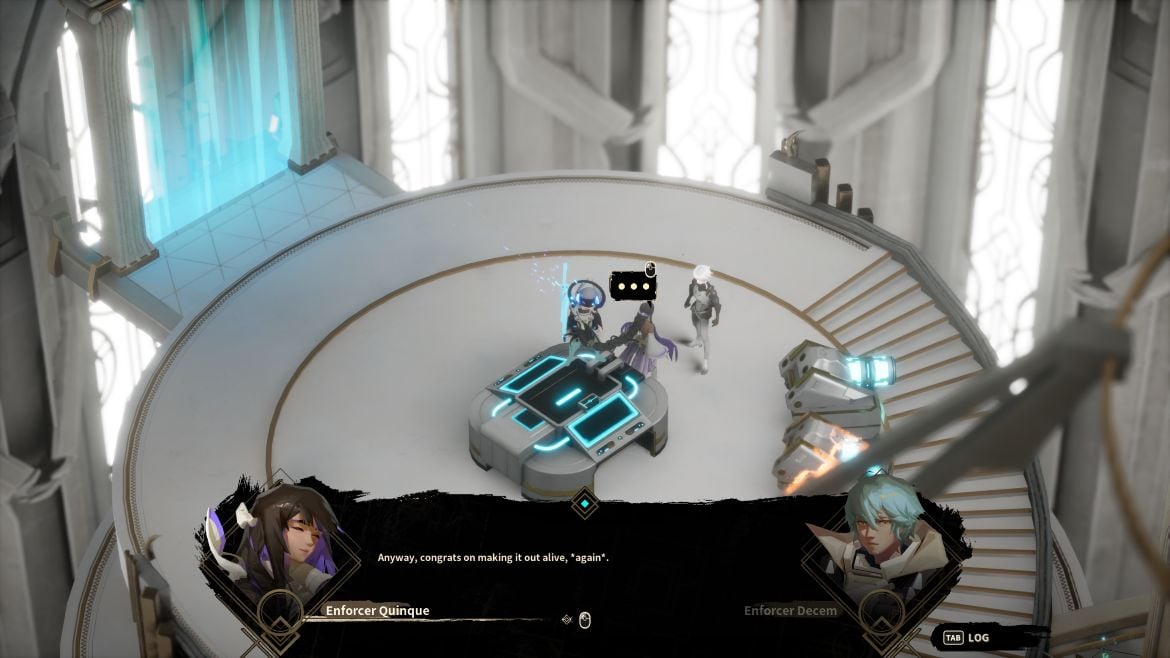Screen dimensions: 1170x658
Task: Advance the dialogue by clicking Quinque's line
Action: click(x=493, y=557)
